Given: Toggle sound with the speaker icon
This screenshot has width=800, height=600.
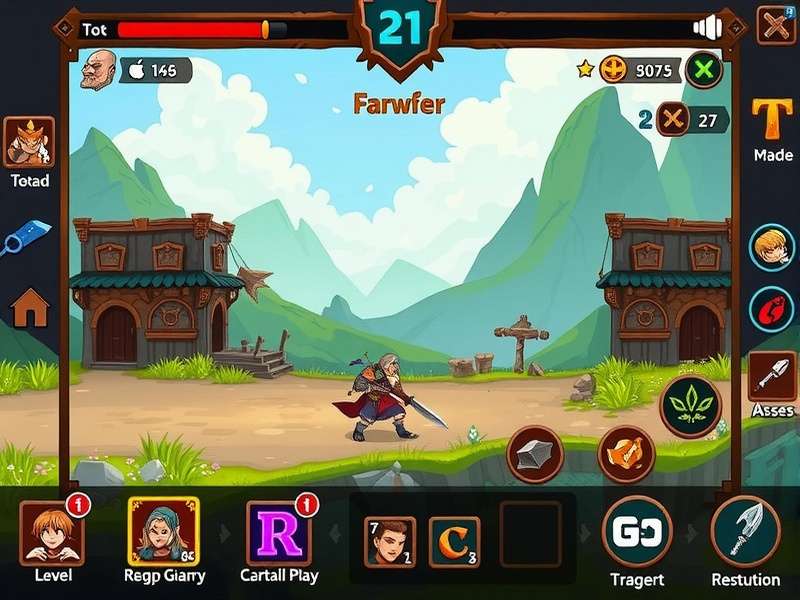Looking at the screenshot, I should [707, 28].
